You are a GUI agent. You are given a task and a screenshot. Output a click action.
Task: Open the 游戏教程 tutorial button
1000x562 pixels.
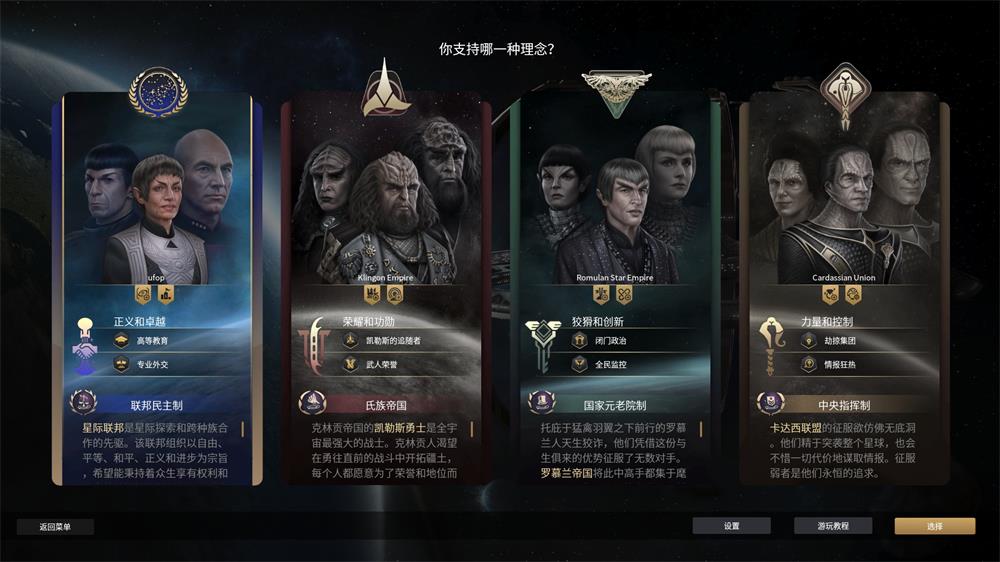coord(833,526)
